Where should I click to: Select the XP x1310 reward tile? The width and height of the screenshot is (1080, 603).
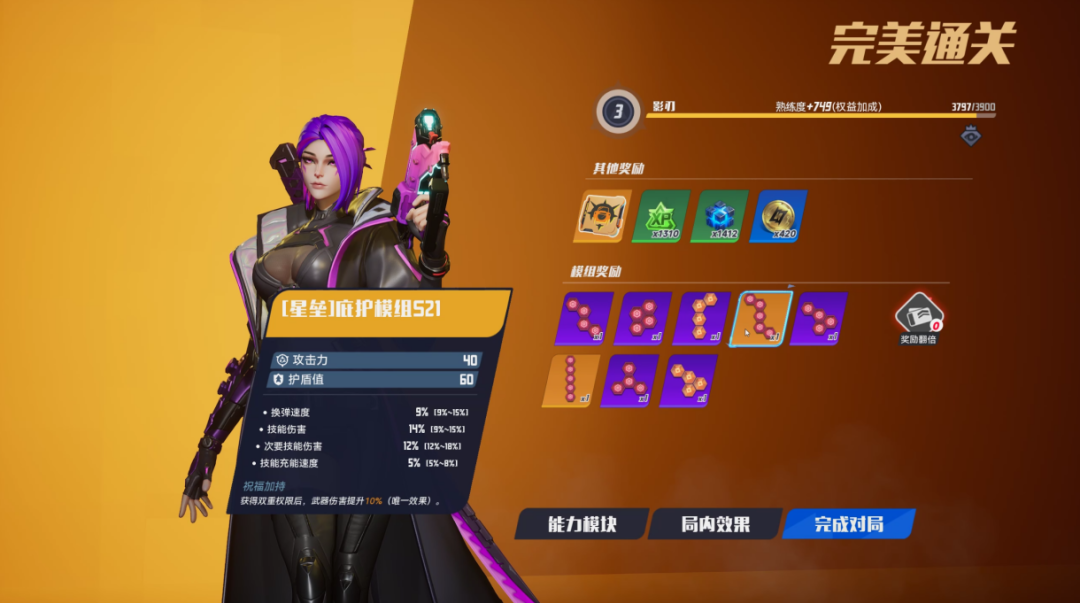point(660,216)
